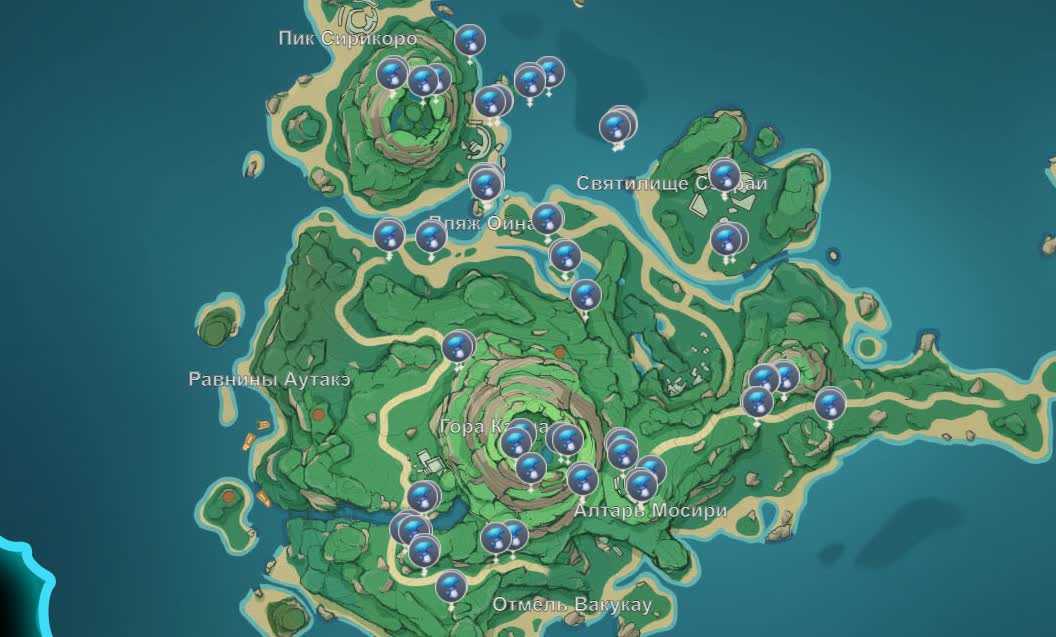Open the marker directly above Отмель Вакукау label
Viewport: 1056px width, 637px height.
[x=451, y=584]
